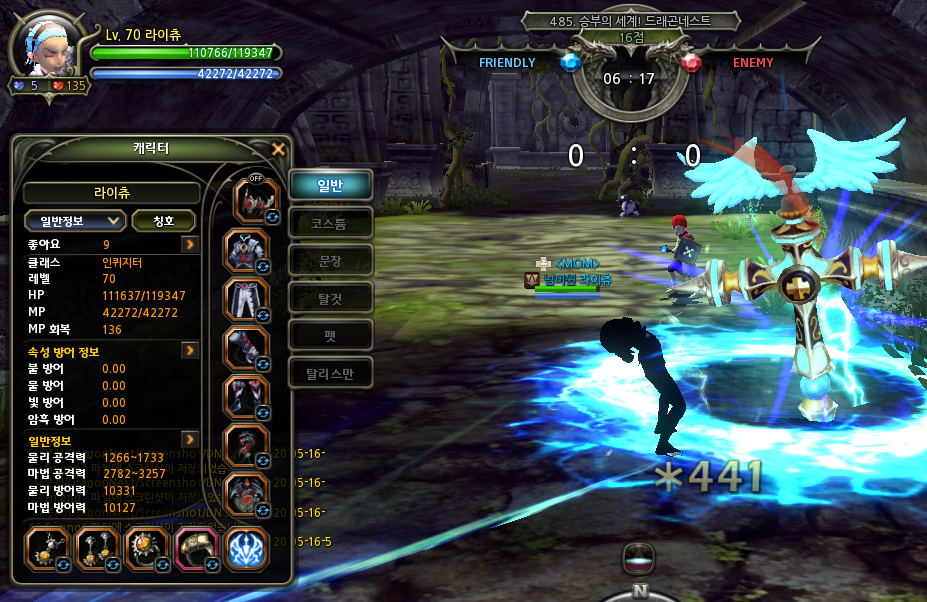Show the 탈것 mount tab
Screen dimensions: 927x602
click(x=330, y=297)
